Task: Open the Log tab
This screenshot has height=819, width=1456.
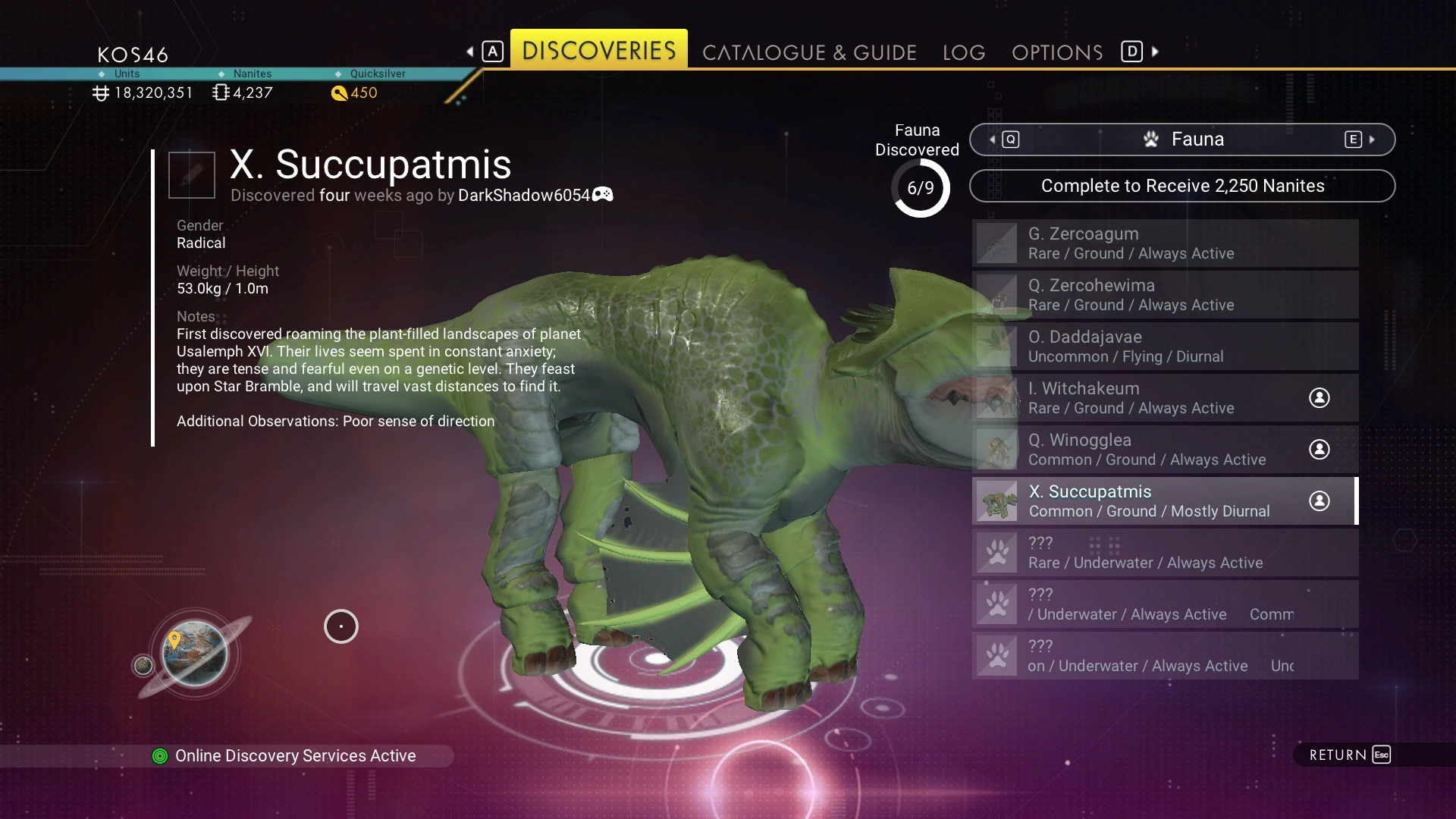Action: click(964, 52)
